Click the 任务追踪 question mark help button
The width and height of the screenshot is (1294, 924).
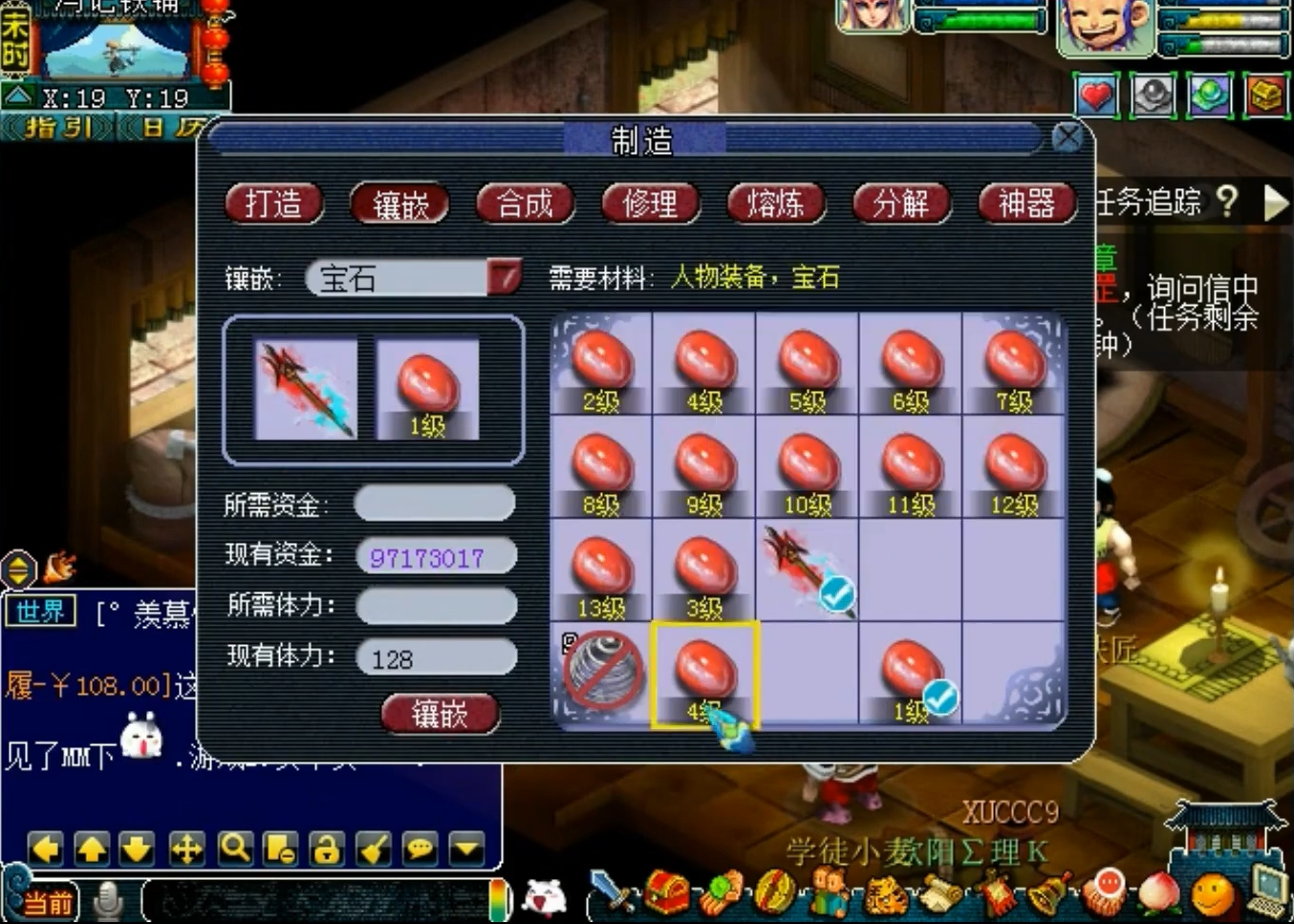coord(1228,203)
